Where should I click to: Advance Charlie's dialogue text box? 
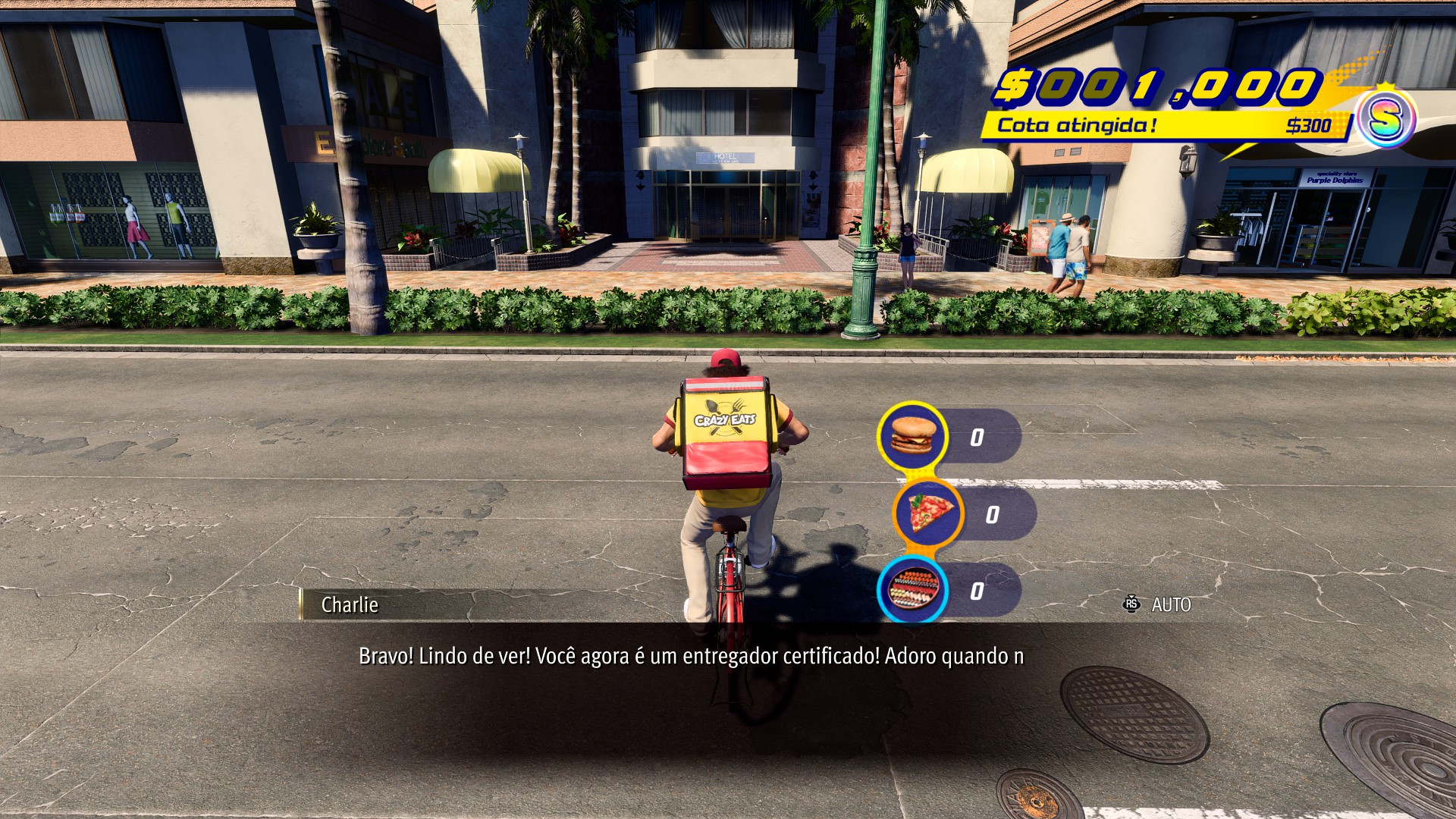(690, 656)
